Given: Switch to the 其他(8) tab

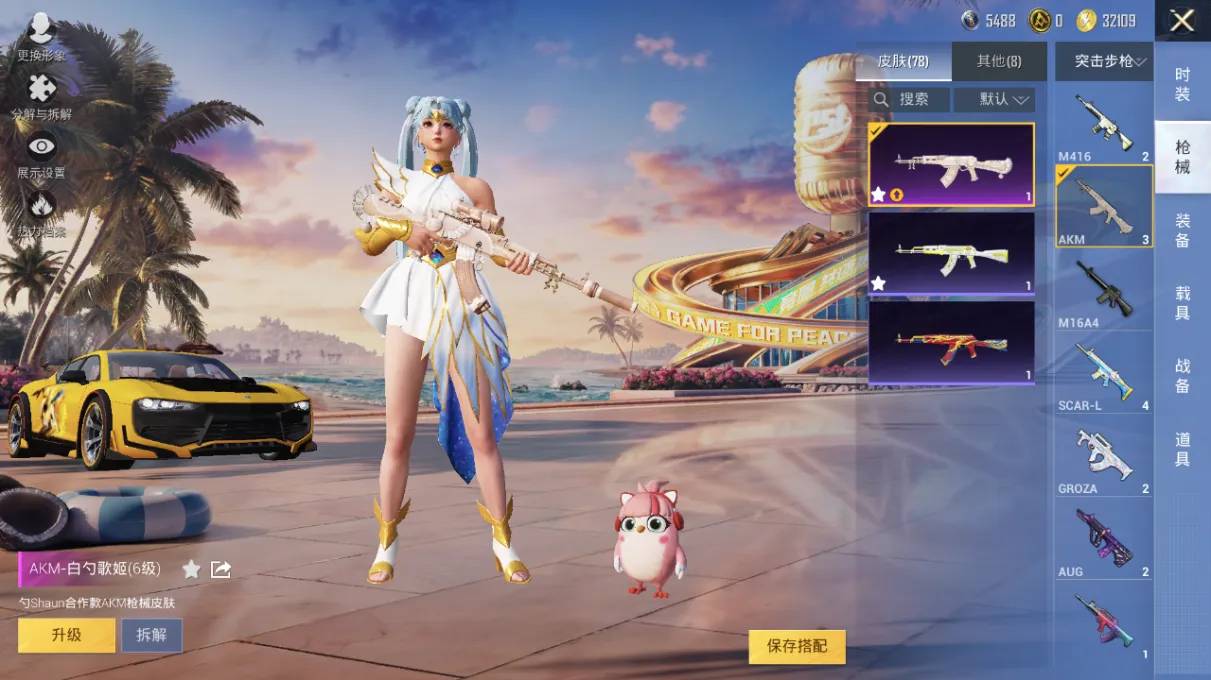Looking at the screenshot, I should tap(998, 62).
